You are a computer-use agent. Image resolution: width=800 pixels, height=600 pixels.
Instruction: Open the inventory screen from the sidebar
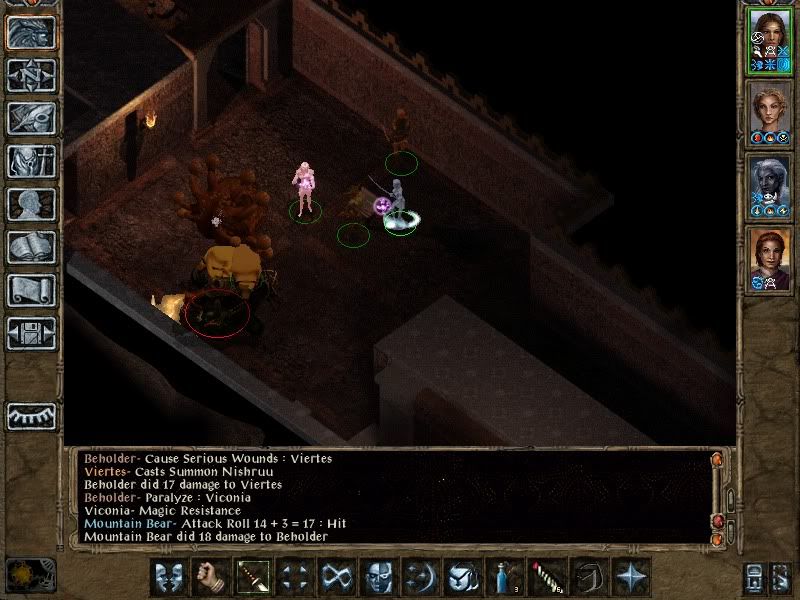pyautogui.click(x=31, y=161)
